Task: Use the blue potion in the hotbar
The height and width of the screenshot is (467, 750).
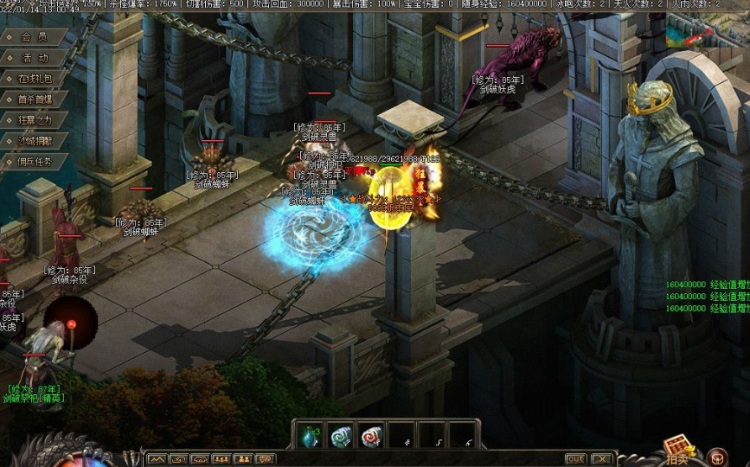Action: 310,435
